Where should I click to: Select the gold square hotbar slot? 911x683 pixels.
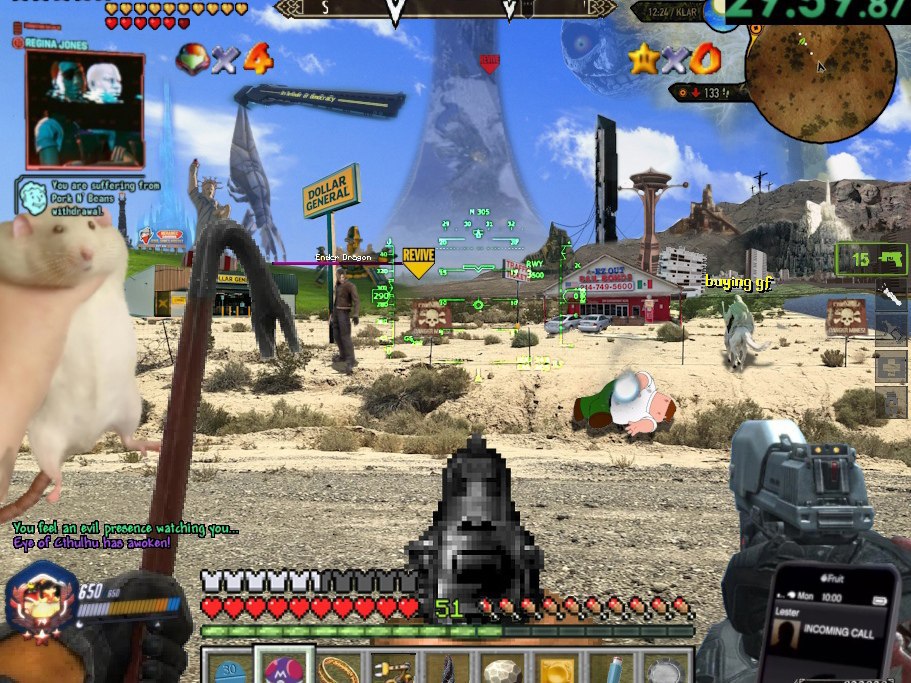pyautogui.click(x=557, y=668)
